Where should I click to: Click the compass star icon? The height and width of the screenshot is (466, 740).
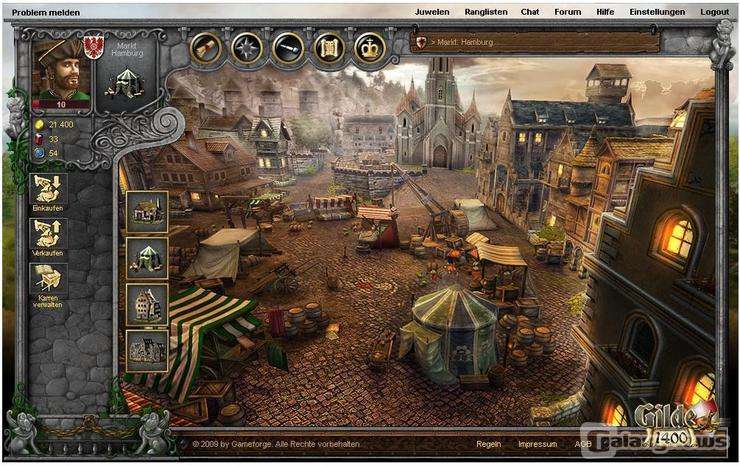[247, 47]
